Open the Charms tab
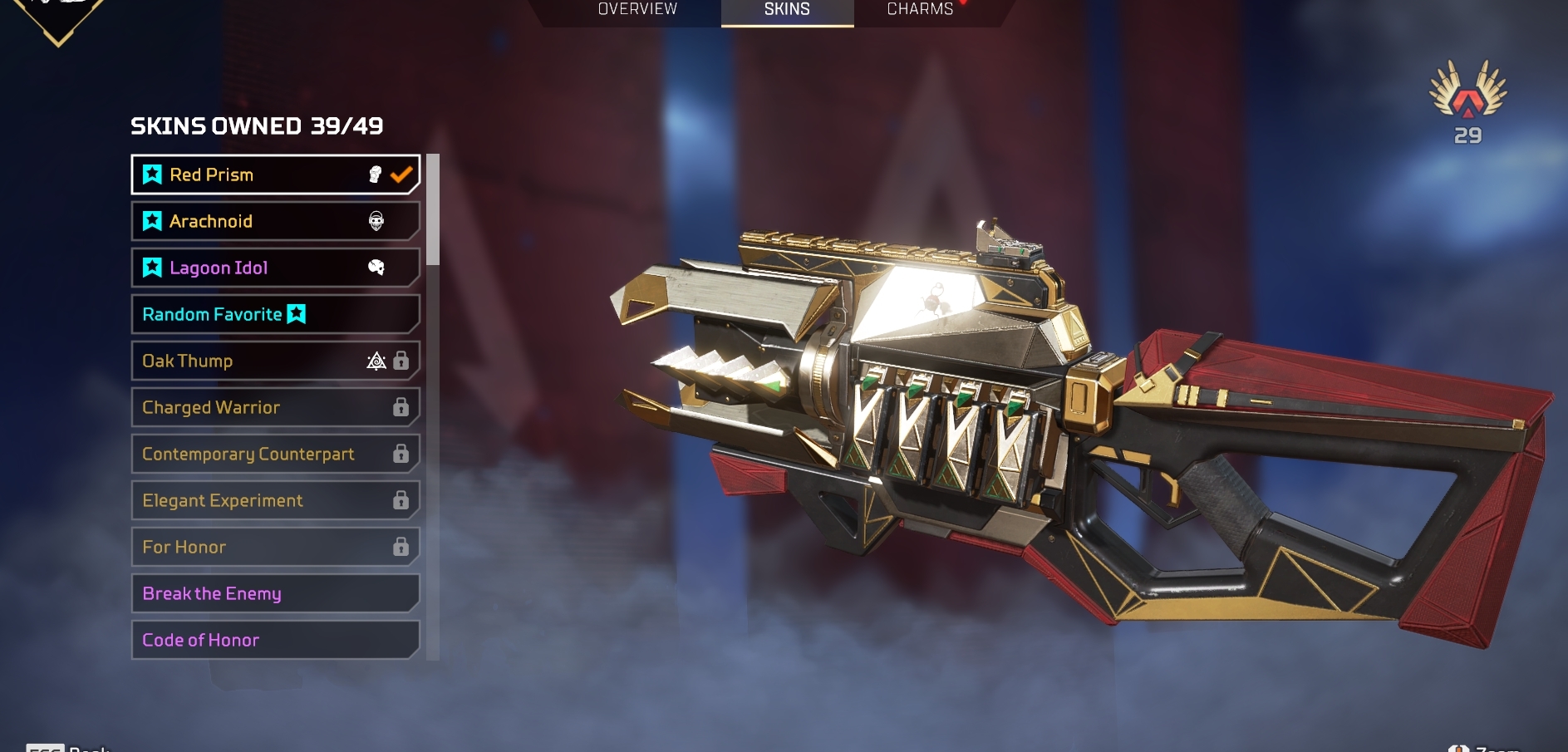 920,10
